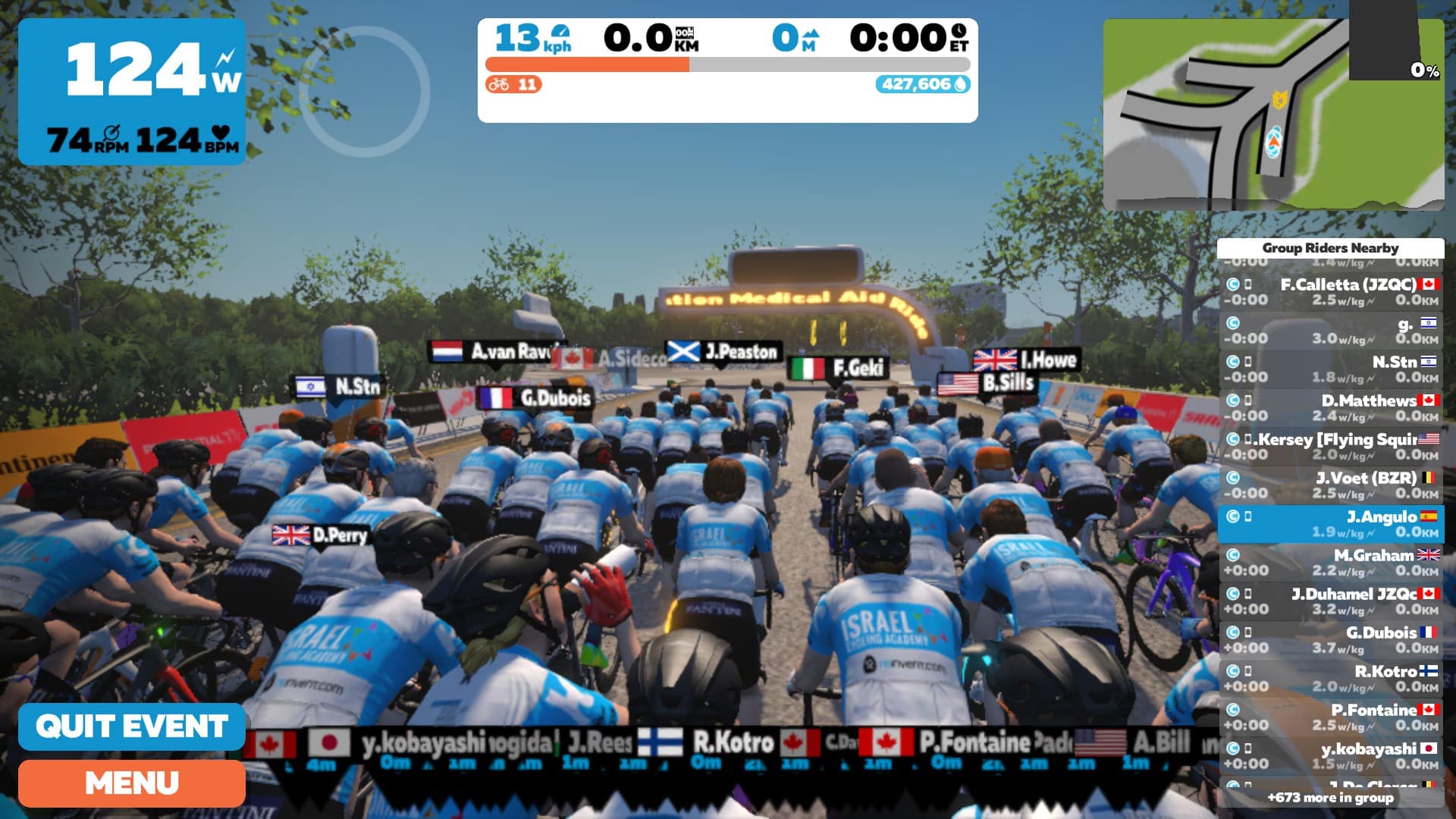This screenshot has height=819, width=1456.
Task: Select J.Duhamel JZQc rider row
Action: (1331, 601)
